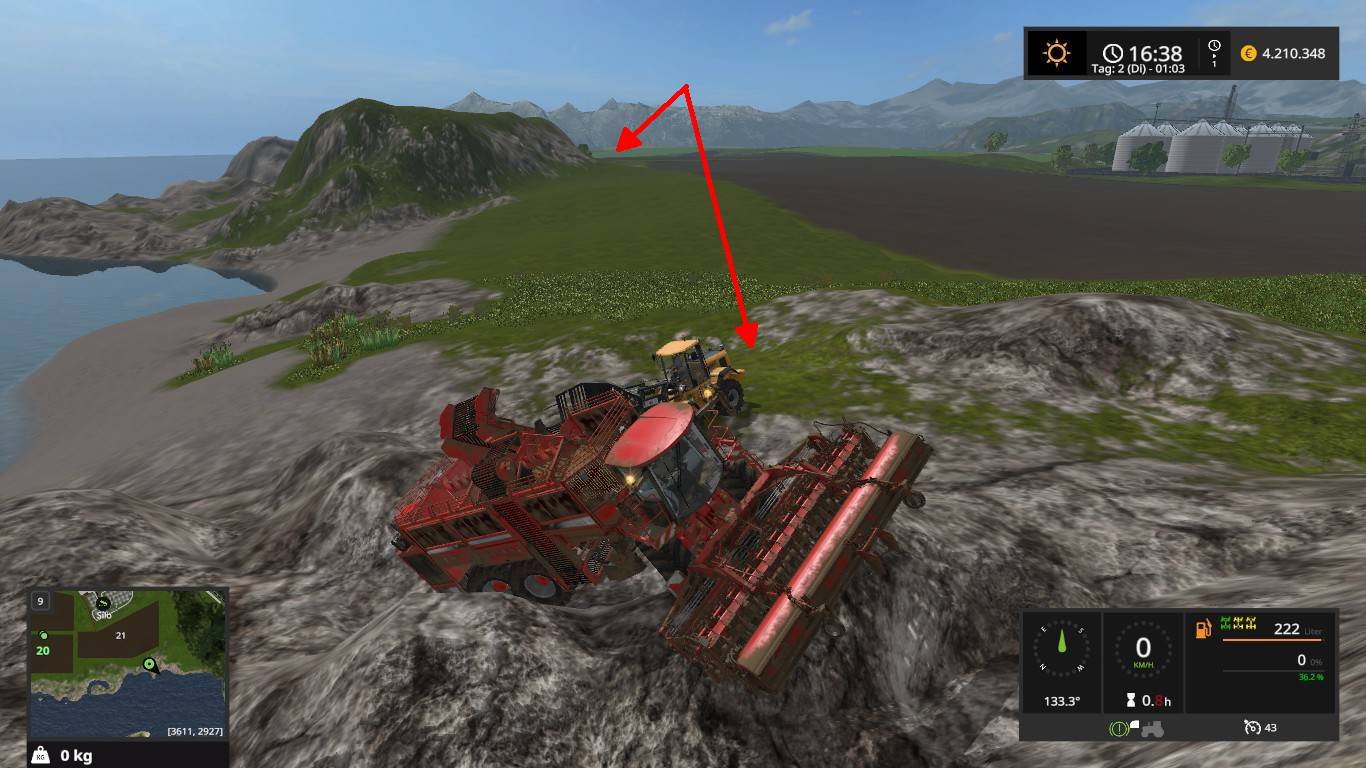Click the grey tractor icon
Screen dimensions: 1366x768
(1152, 728)
